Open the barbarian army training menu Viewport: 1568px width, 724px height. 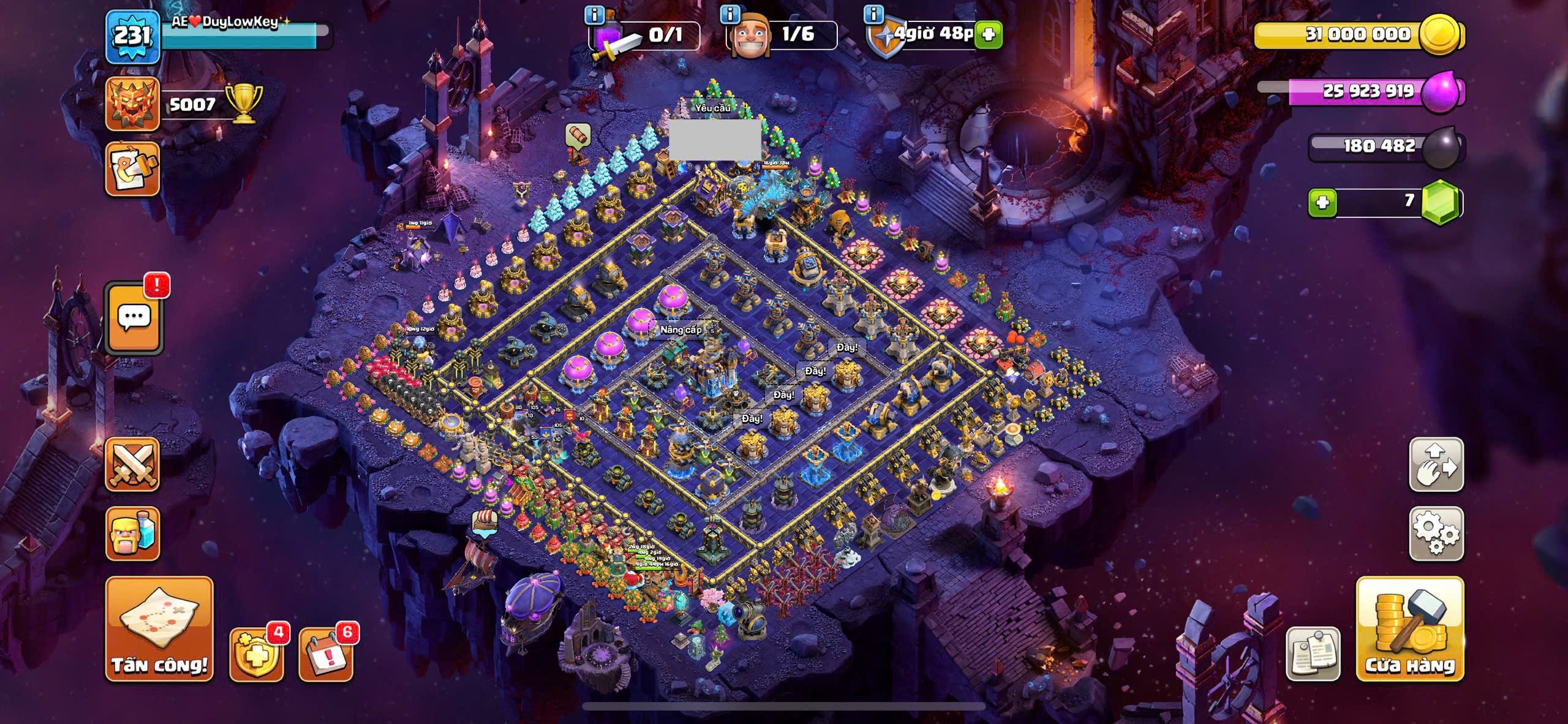(132, 534)
